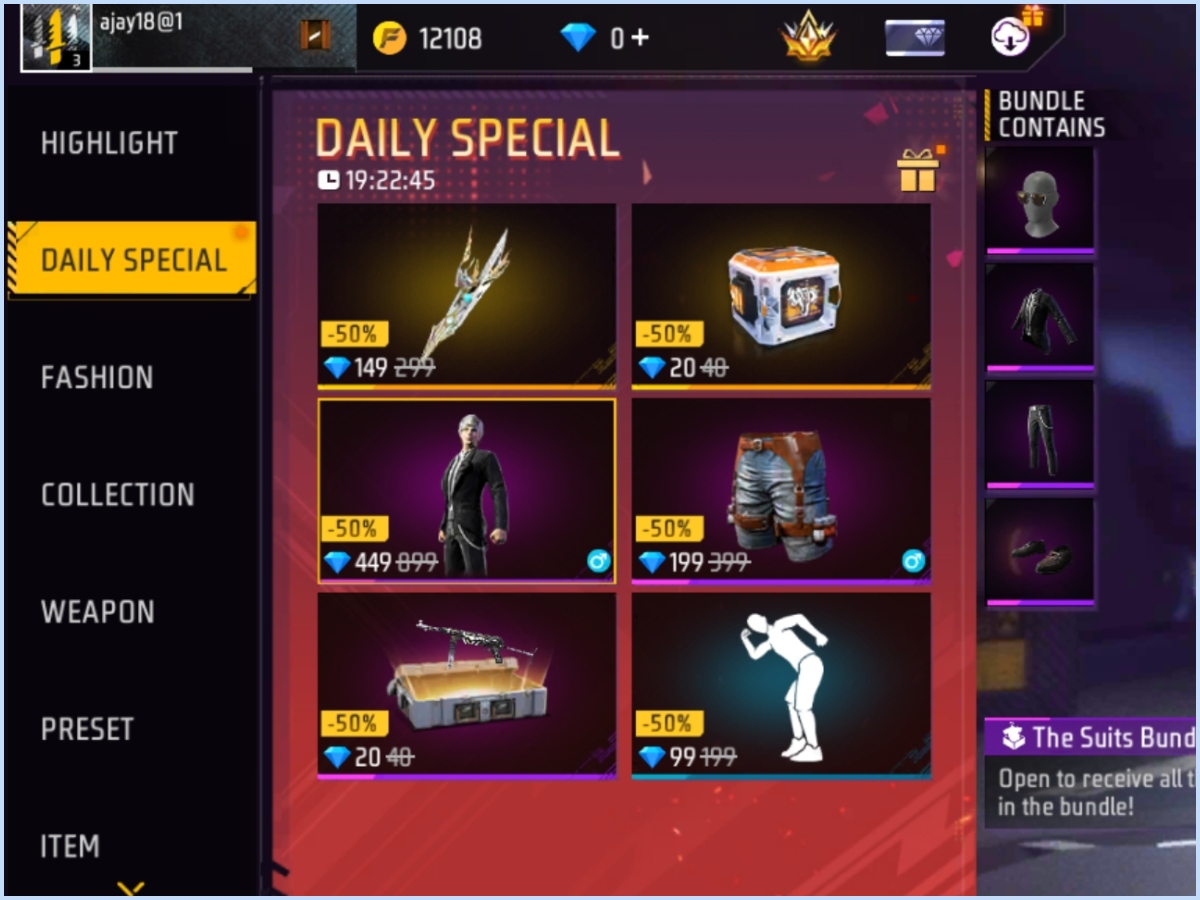Go to the Collection tab
1200x900 pixels.
click(x=117, y=494)
